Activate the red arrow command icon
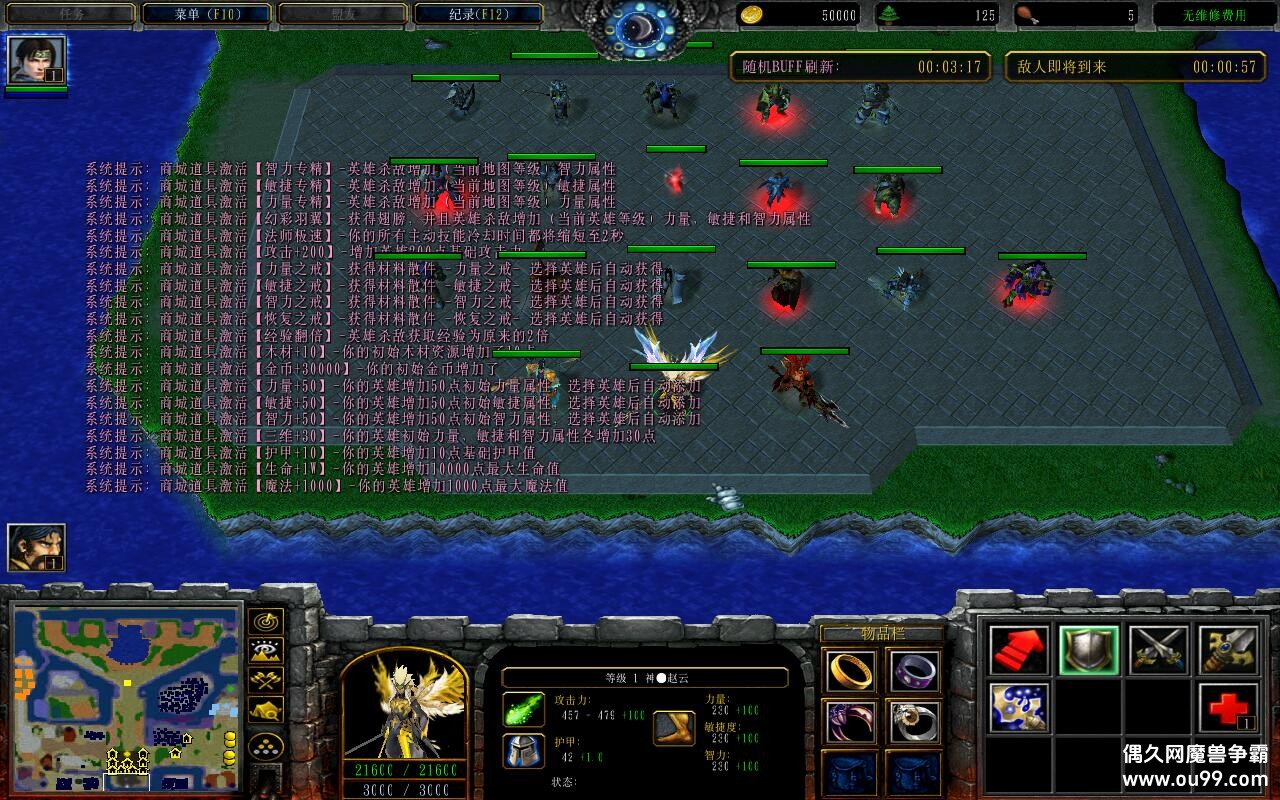This screenshot has width=1280, height=800. pos(1019,650)
